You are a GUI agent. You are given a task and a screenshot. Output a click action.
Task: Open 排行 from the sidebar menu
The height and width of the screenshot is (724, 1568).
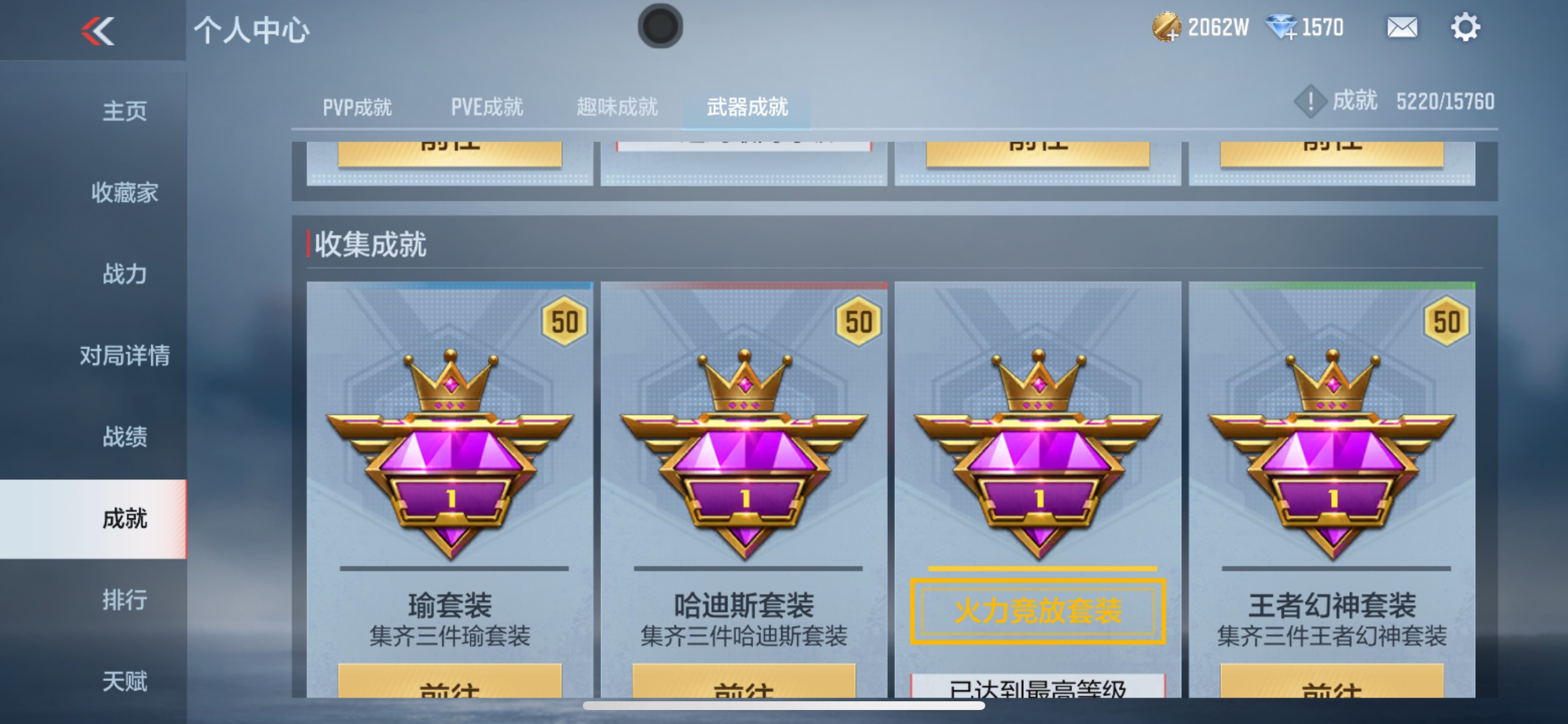[124, 600]
